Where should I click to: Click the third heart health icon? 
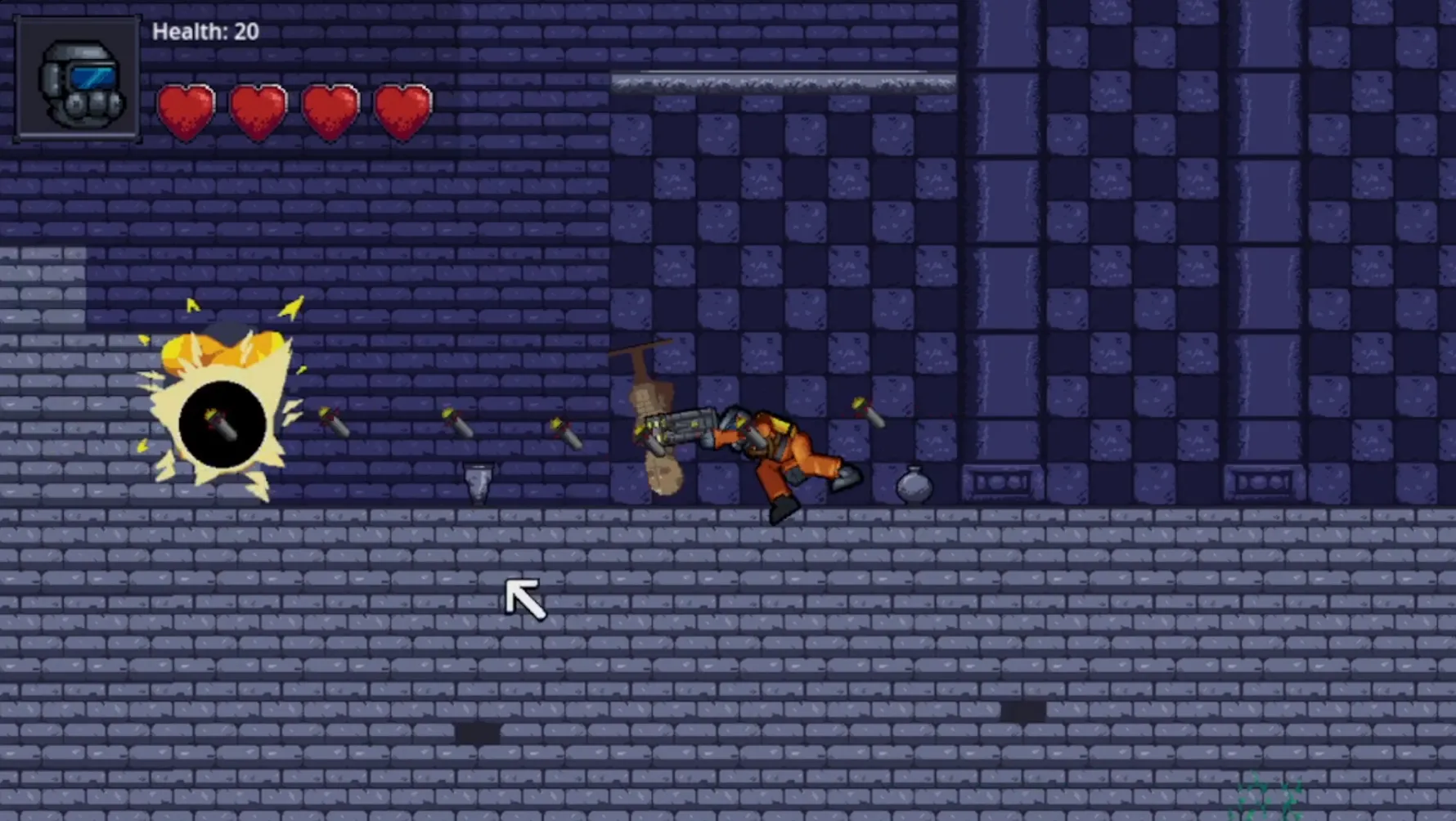point(330,109)
